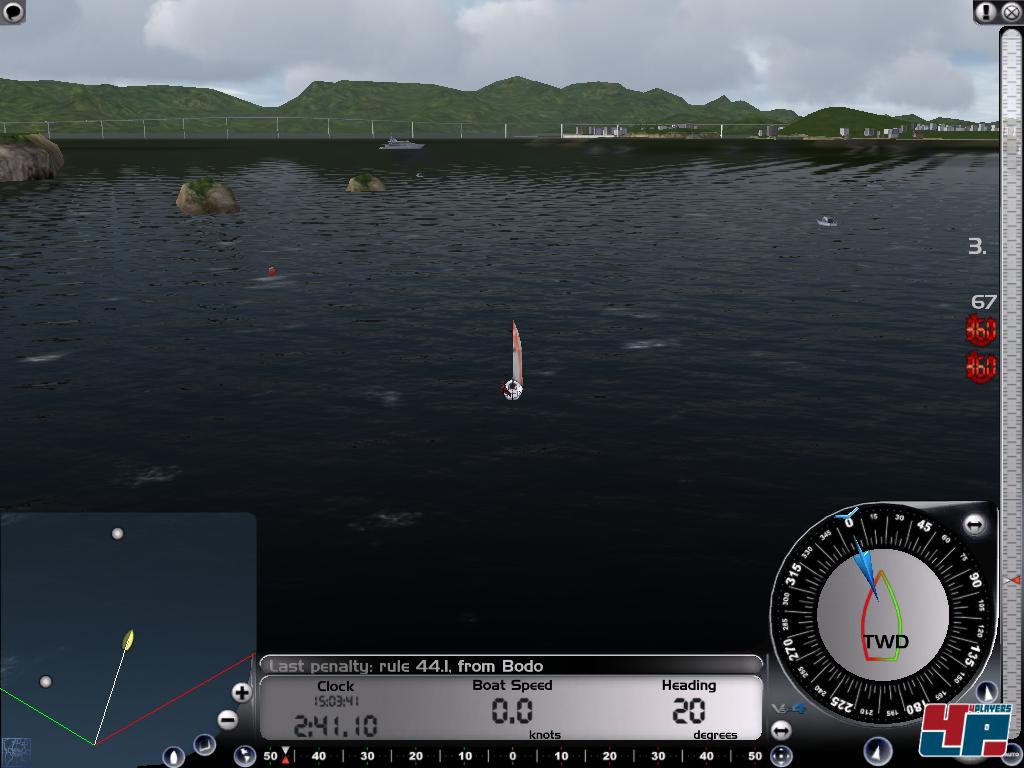The image size is (1024, 768).
Task: Click the TWD wind compass dial
Action: [882, 612]
